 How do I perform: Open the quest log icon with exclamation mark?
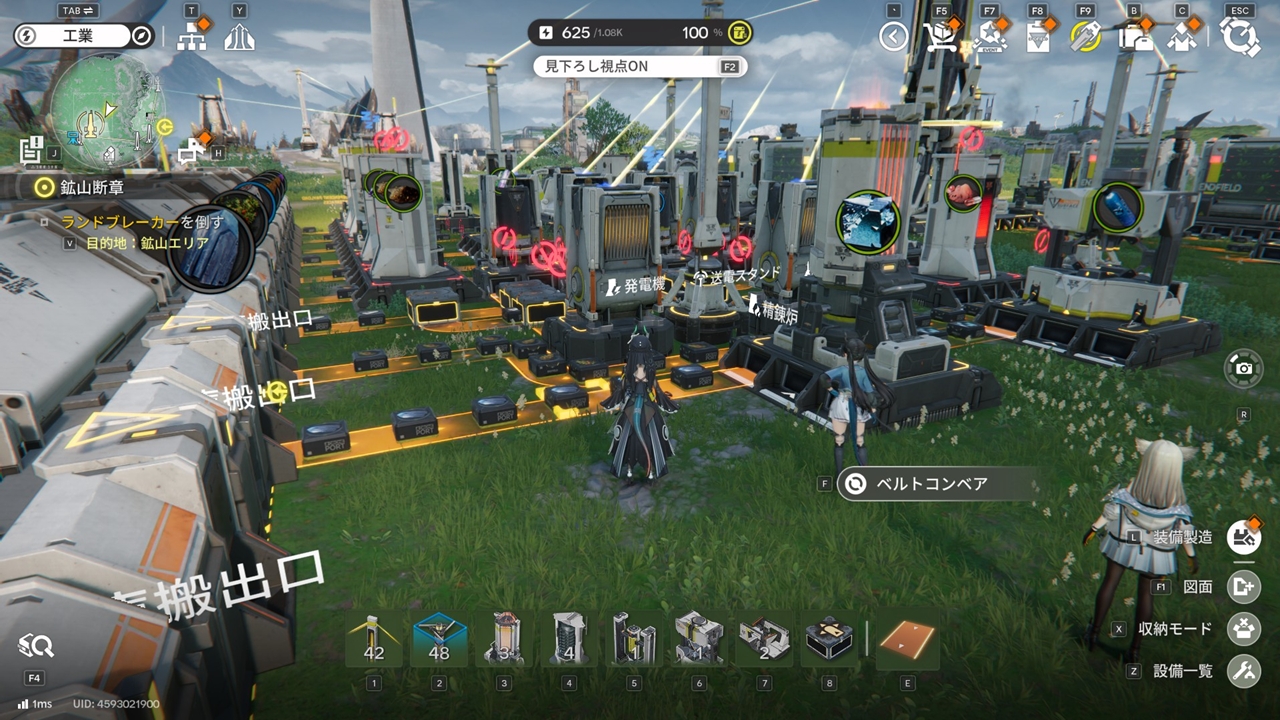pyautogui.click(x=31, y=148)
